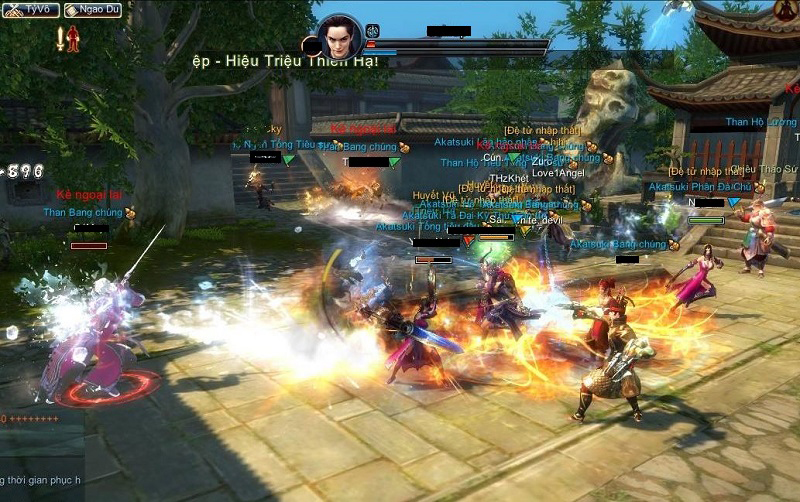800x502 pixels.
Task: Click the small emblem beside the target portrait
Action: [x=372, y=31]
